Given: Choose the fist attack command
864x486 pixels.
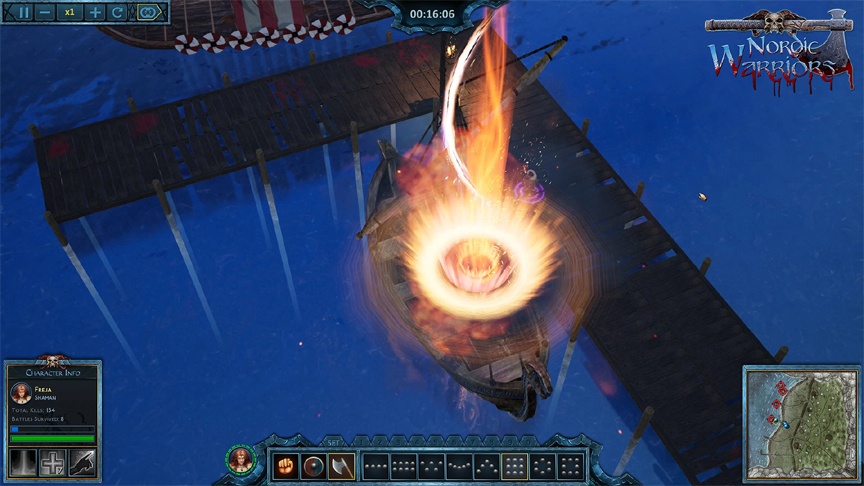Looking at the screenshot, I should (287, 466).
